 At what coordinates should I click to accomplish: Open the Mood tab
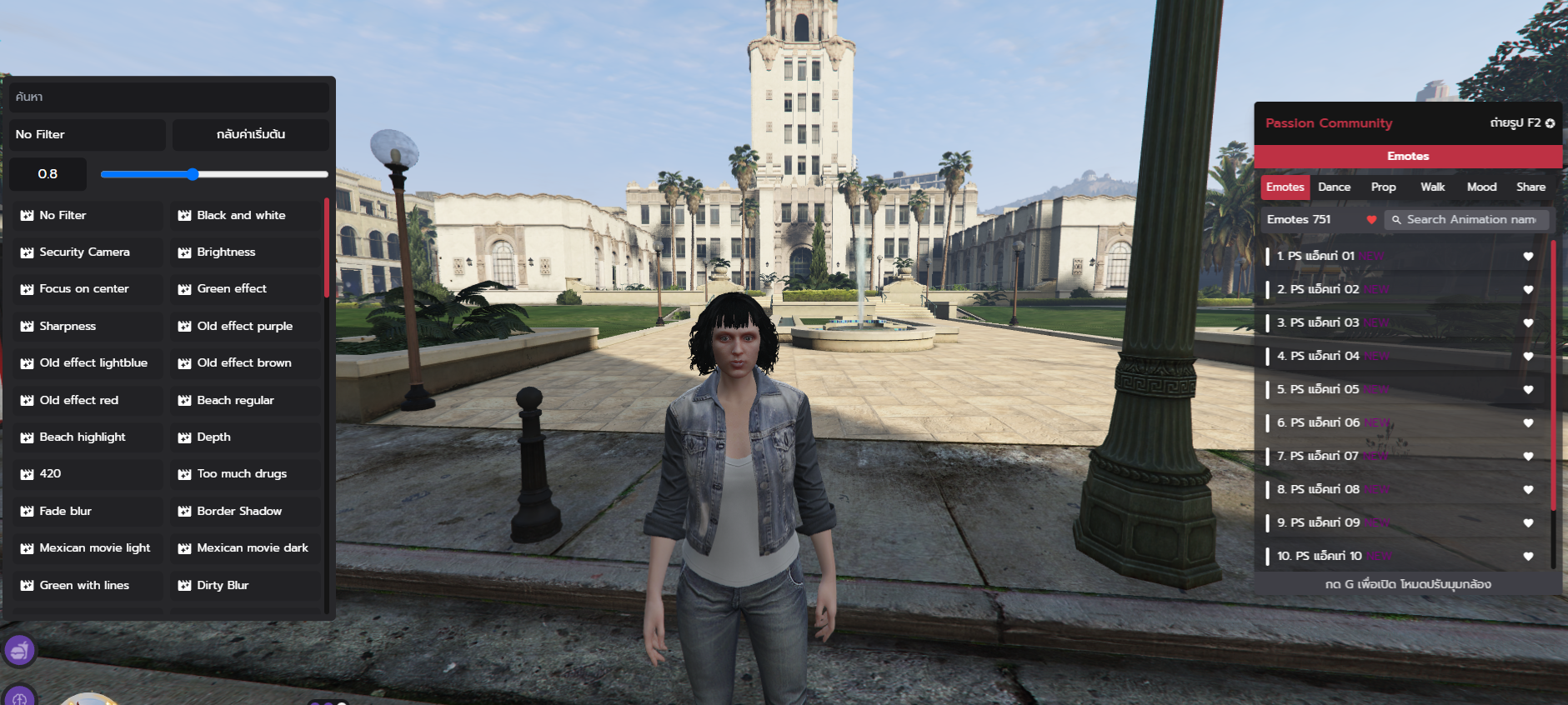pos(1481,187)
